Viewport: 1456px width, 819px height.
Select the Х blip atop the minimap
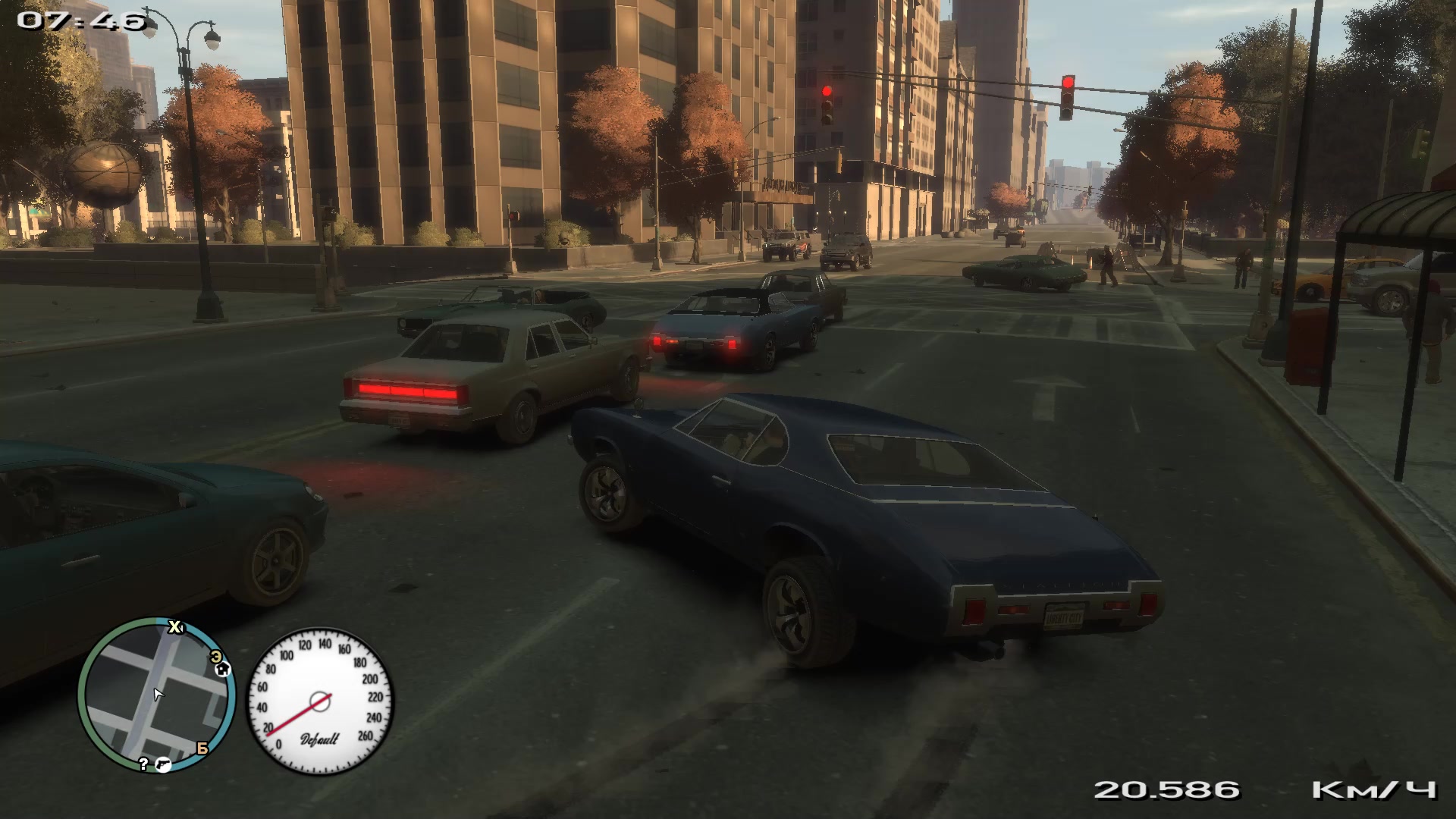point(174,626)
